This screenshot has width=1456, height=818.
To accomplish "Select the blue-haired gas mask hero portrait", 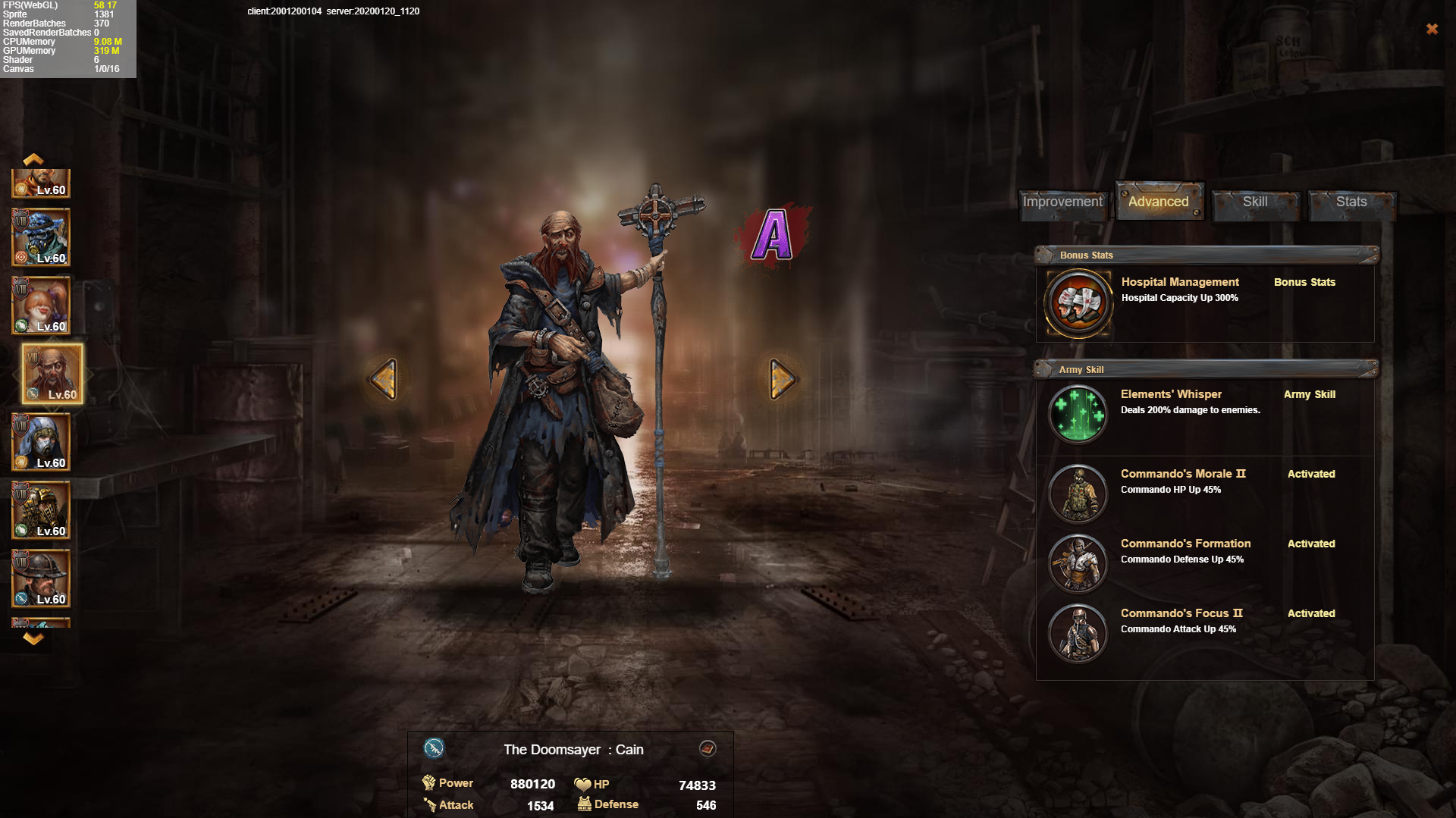I will point(41,238).
